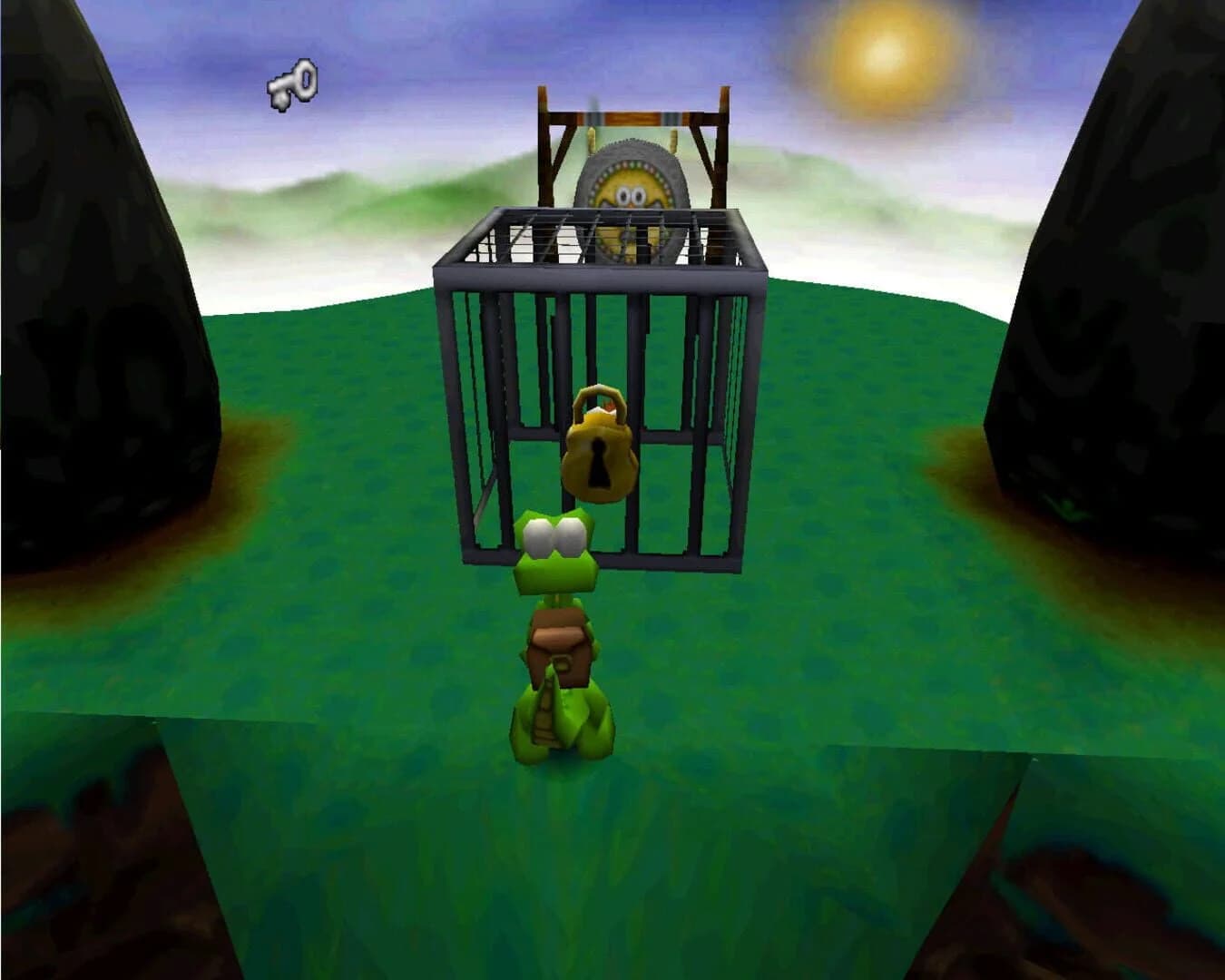This screenshot has height=980, width=1225.
Task: Select the golden padlock on the cage
Action: point(599,454)
